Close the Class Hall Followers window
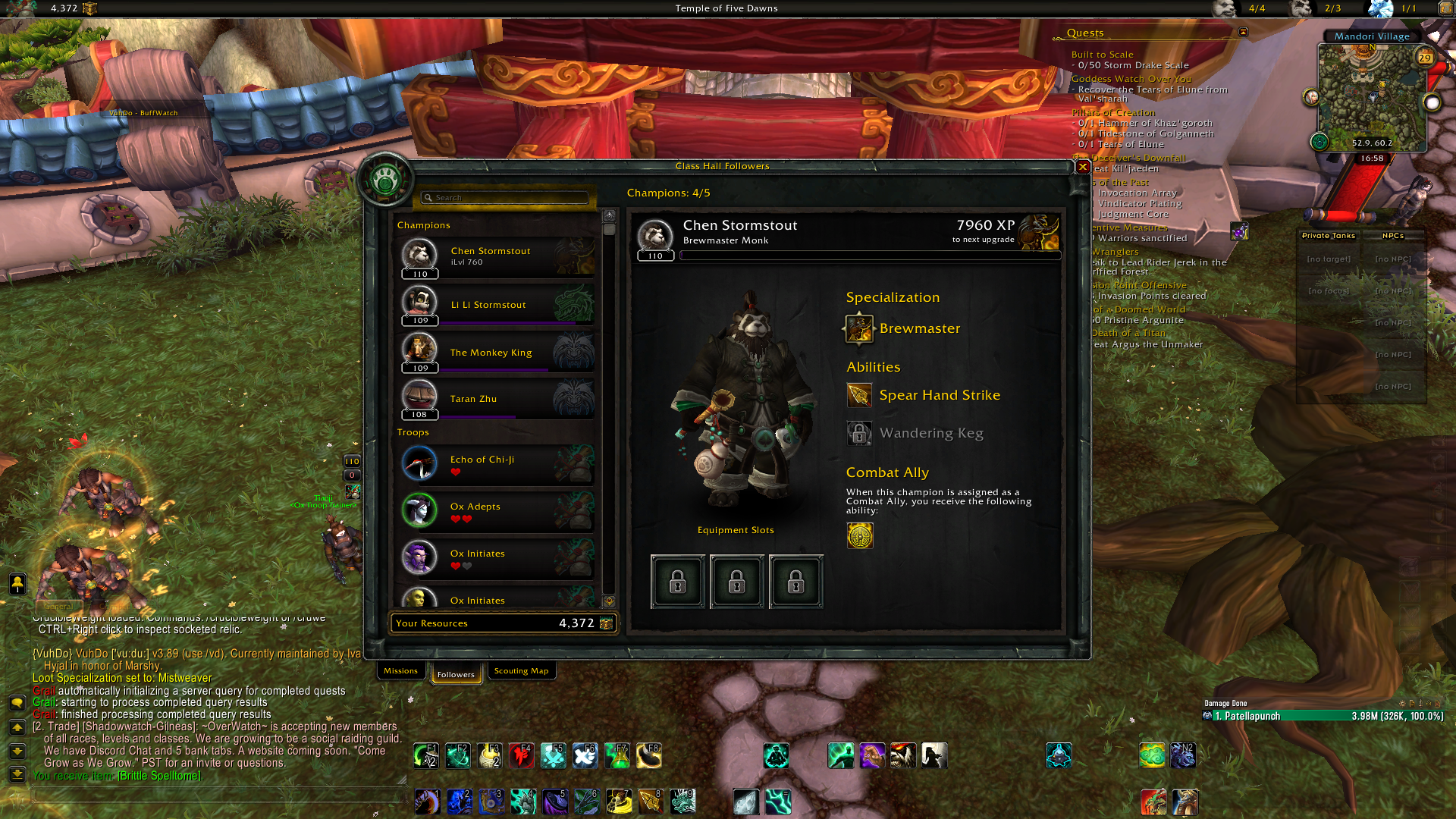1456x819 pixels. 1083,167
